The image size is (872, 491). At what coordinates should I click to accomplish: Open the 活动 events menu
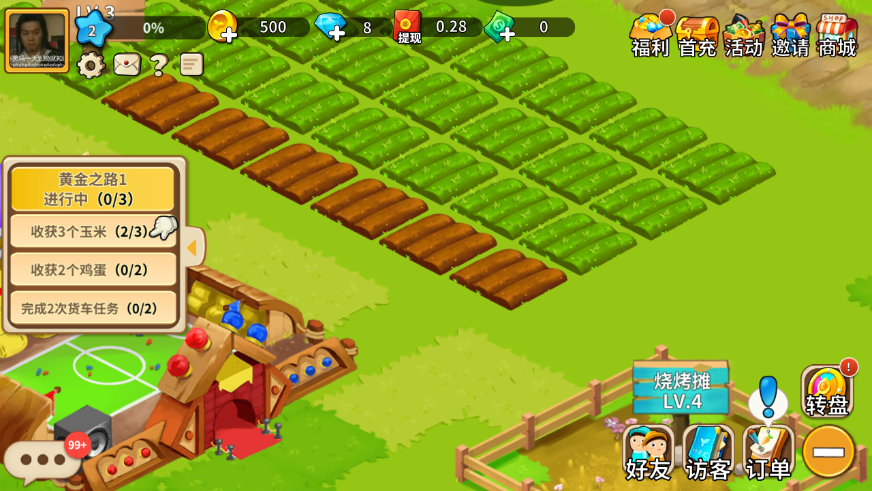743,34
